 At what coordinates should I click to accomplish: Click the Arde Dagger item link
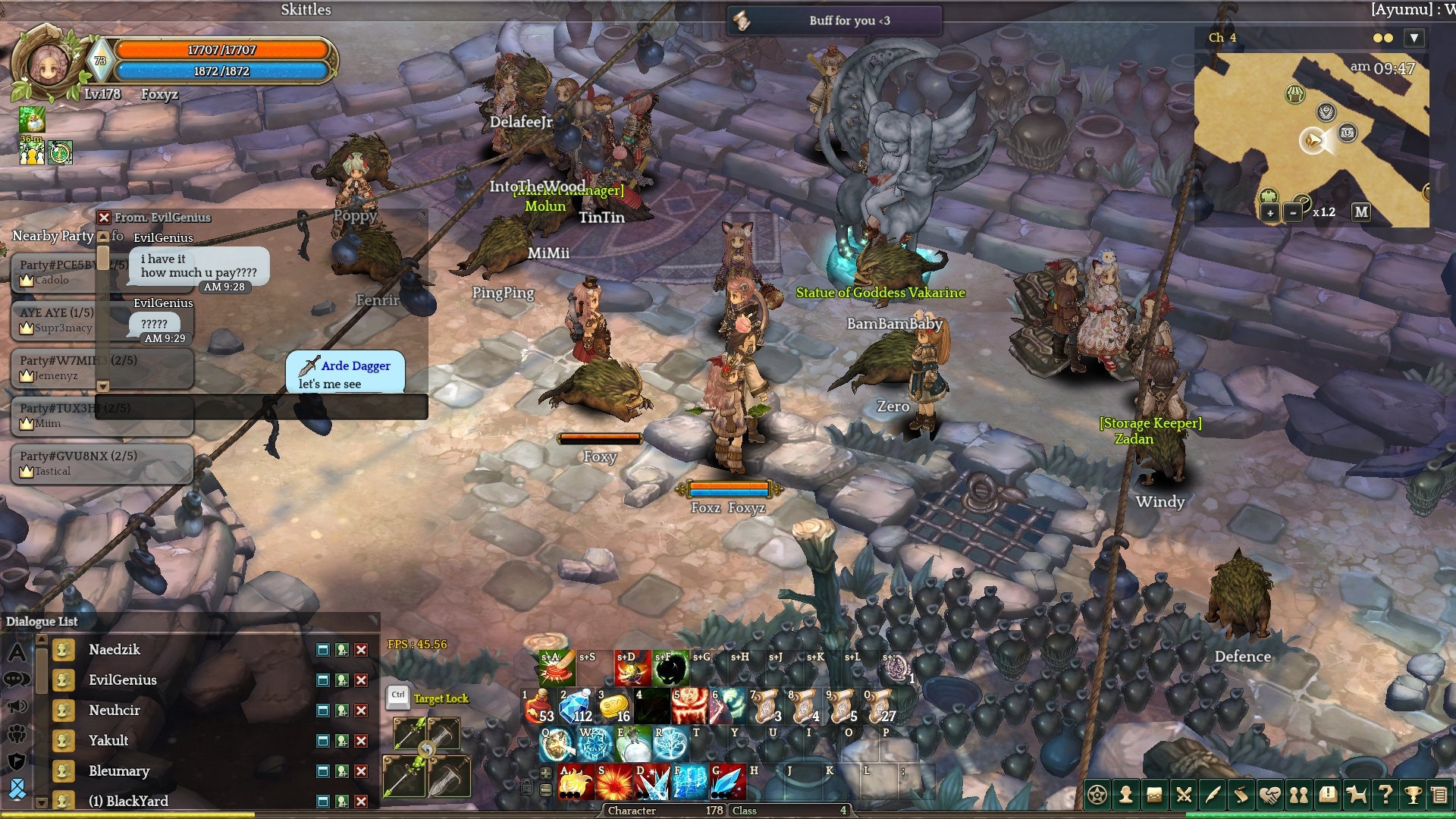pyautogui.click(x=355, y=366)
